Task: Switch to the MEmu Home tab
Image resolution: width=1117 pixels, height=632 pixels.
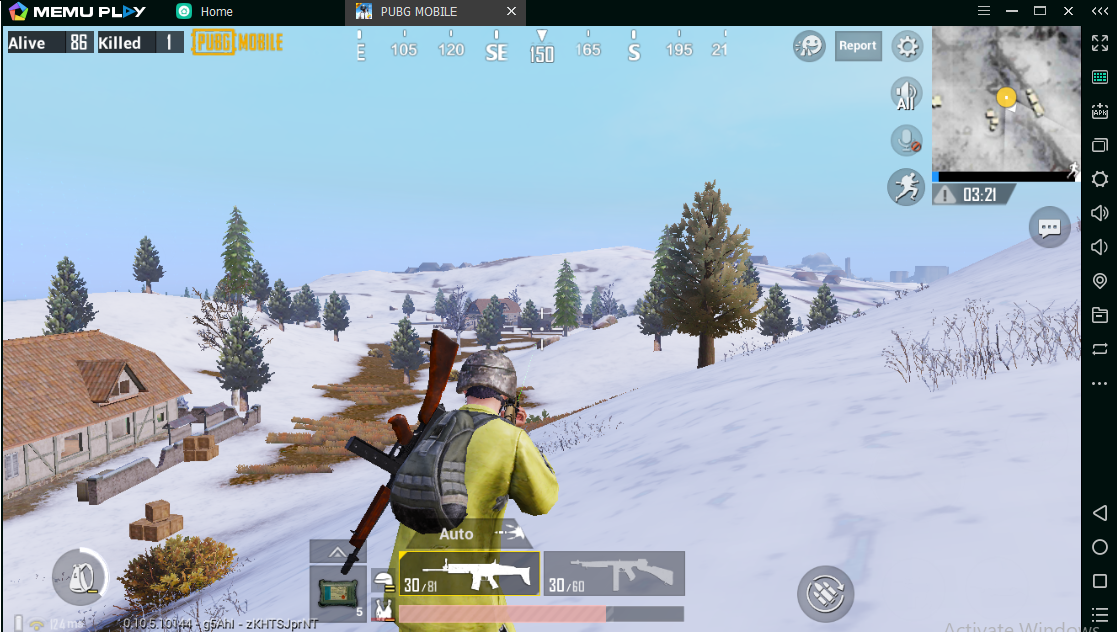Action: point(216,12)
